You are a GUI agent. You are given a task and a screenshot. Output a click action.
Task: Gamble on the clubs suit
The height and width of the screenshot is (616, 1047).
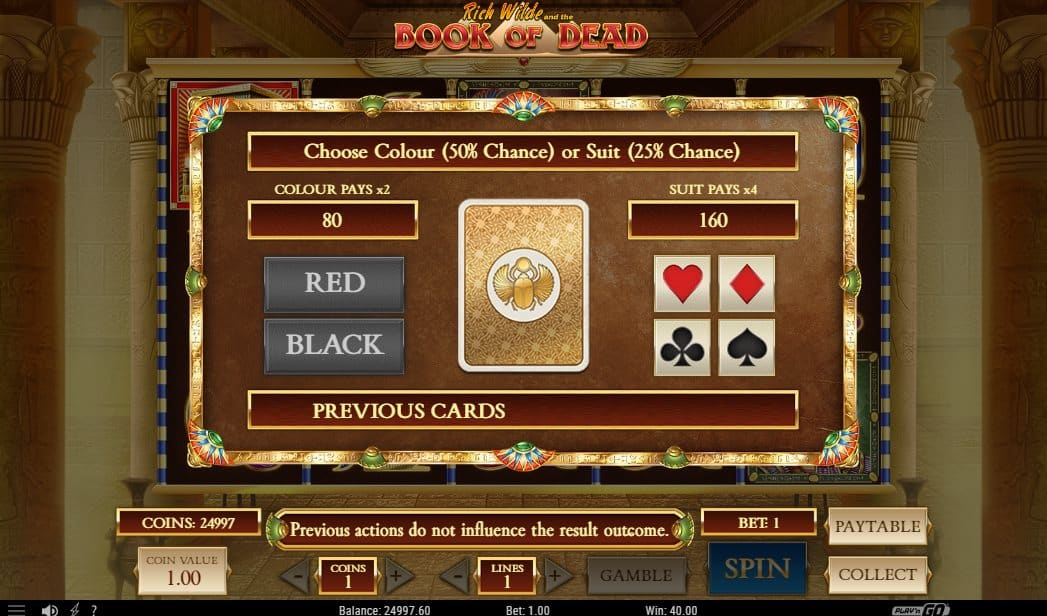[x=682, y=347]
